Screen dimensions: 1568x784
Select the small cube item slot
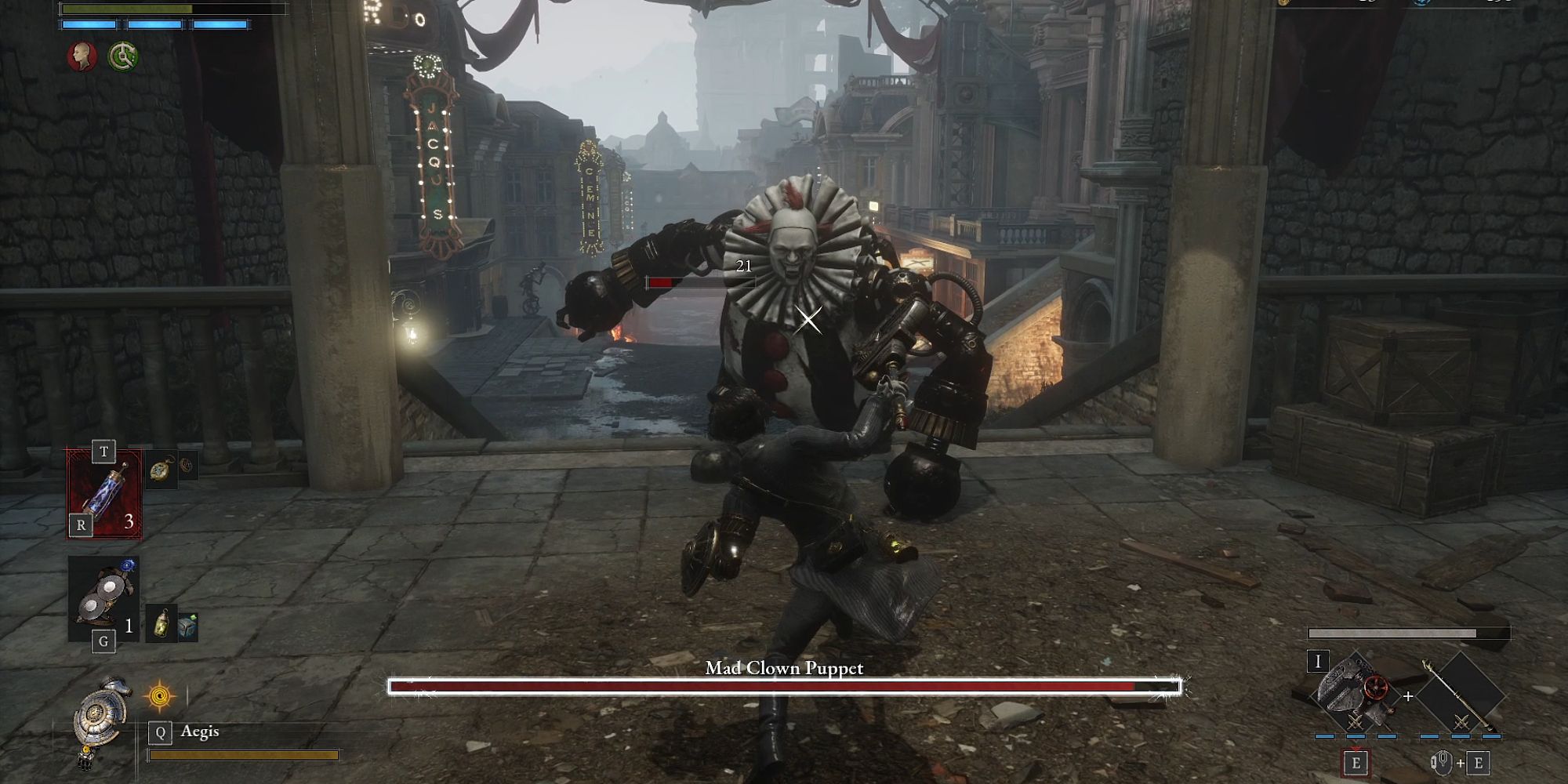click(x=187, y=625)
